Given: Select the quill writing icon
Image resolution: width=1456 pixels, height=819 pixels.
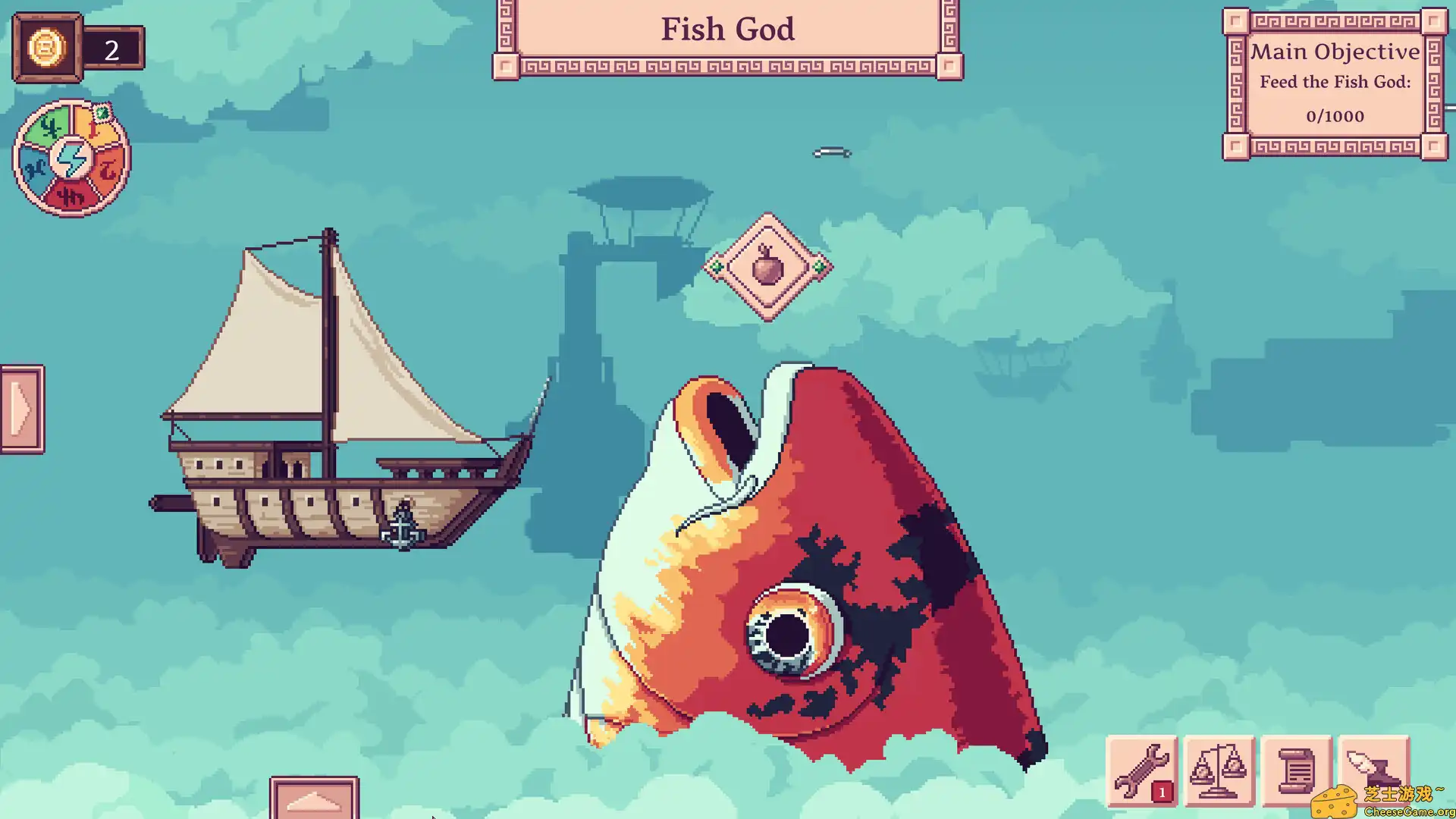Looking at the screenshot, I should (x=1374, y=770).
